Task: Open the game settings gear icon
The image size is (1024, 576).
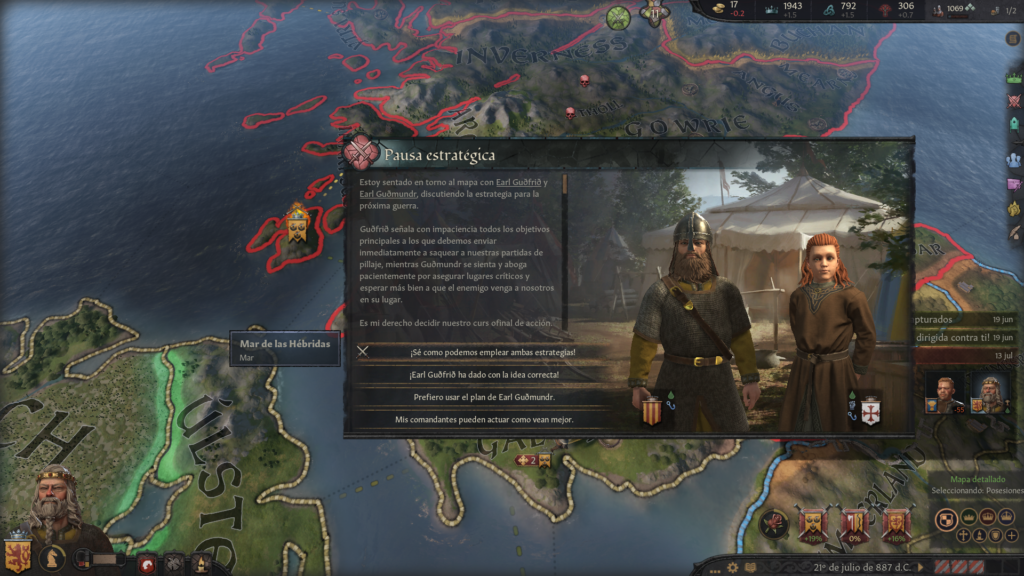Action: coord(733,567)
